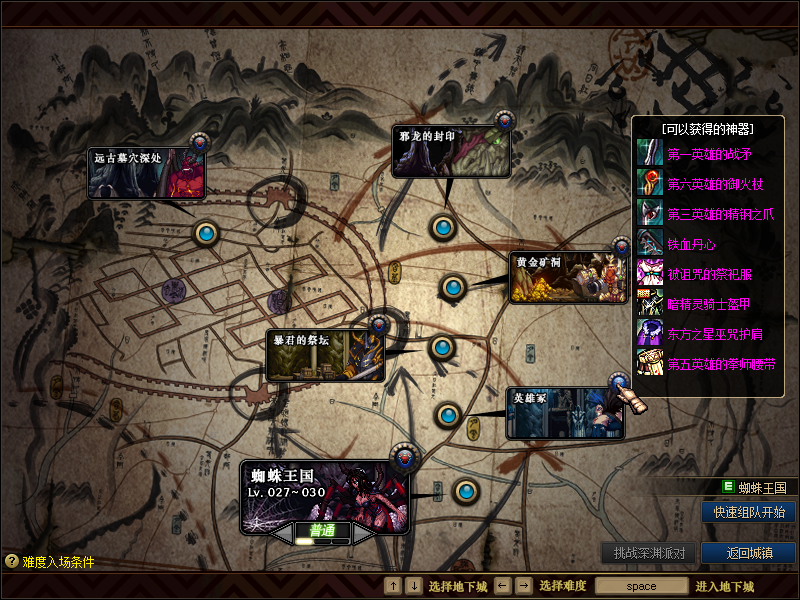Show the 暗精灵骑士盔甲 artifact entry
Image resolution: width=800 pixels, height=600 pixels.
(709, 304)
